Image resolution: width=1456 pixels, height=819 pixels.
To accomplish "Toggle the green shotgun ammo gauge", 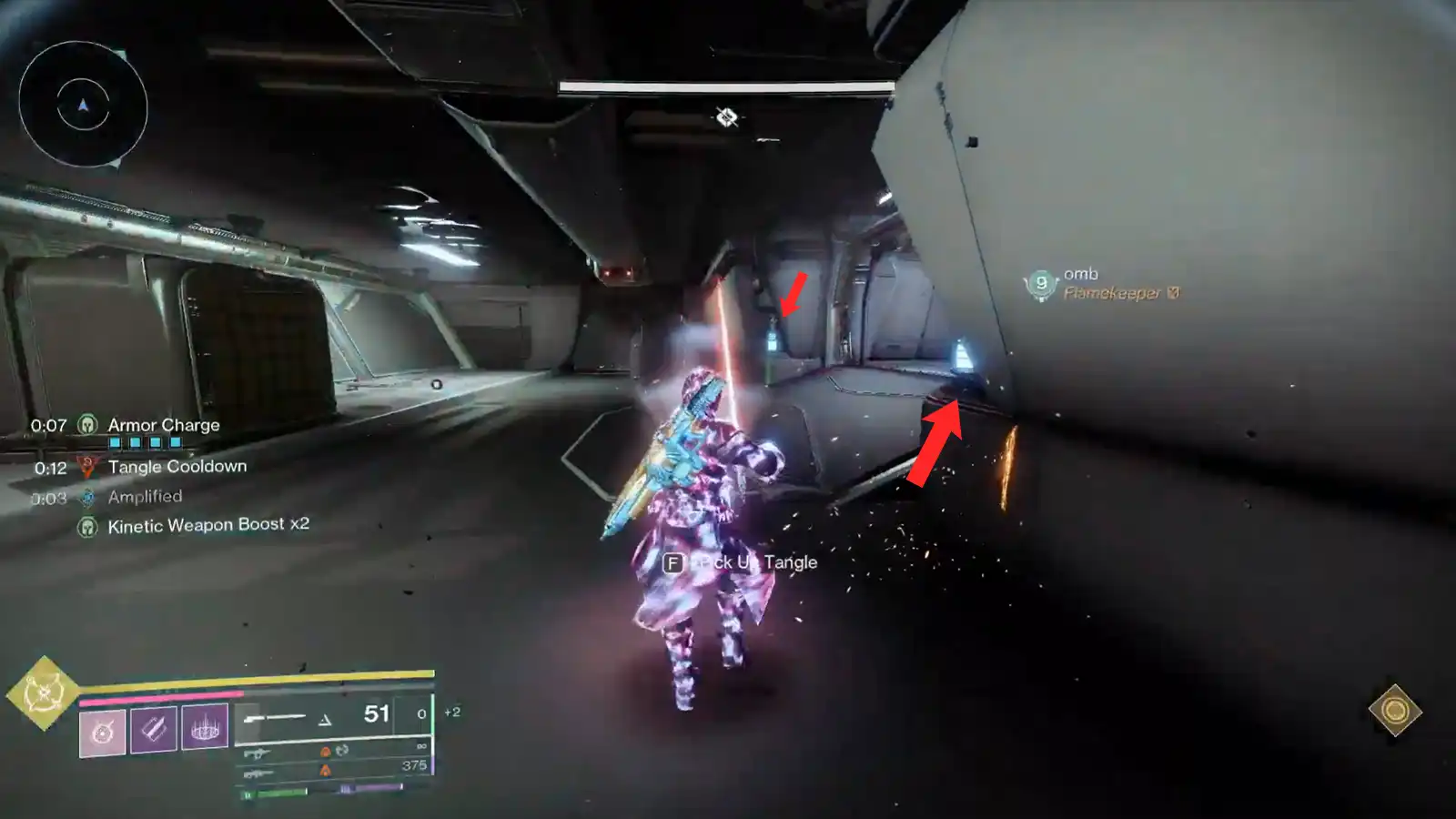I will click(273, 794).
